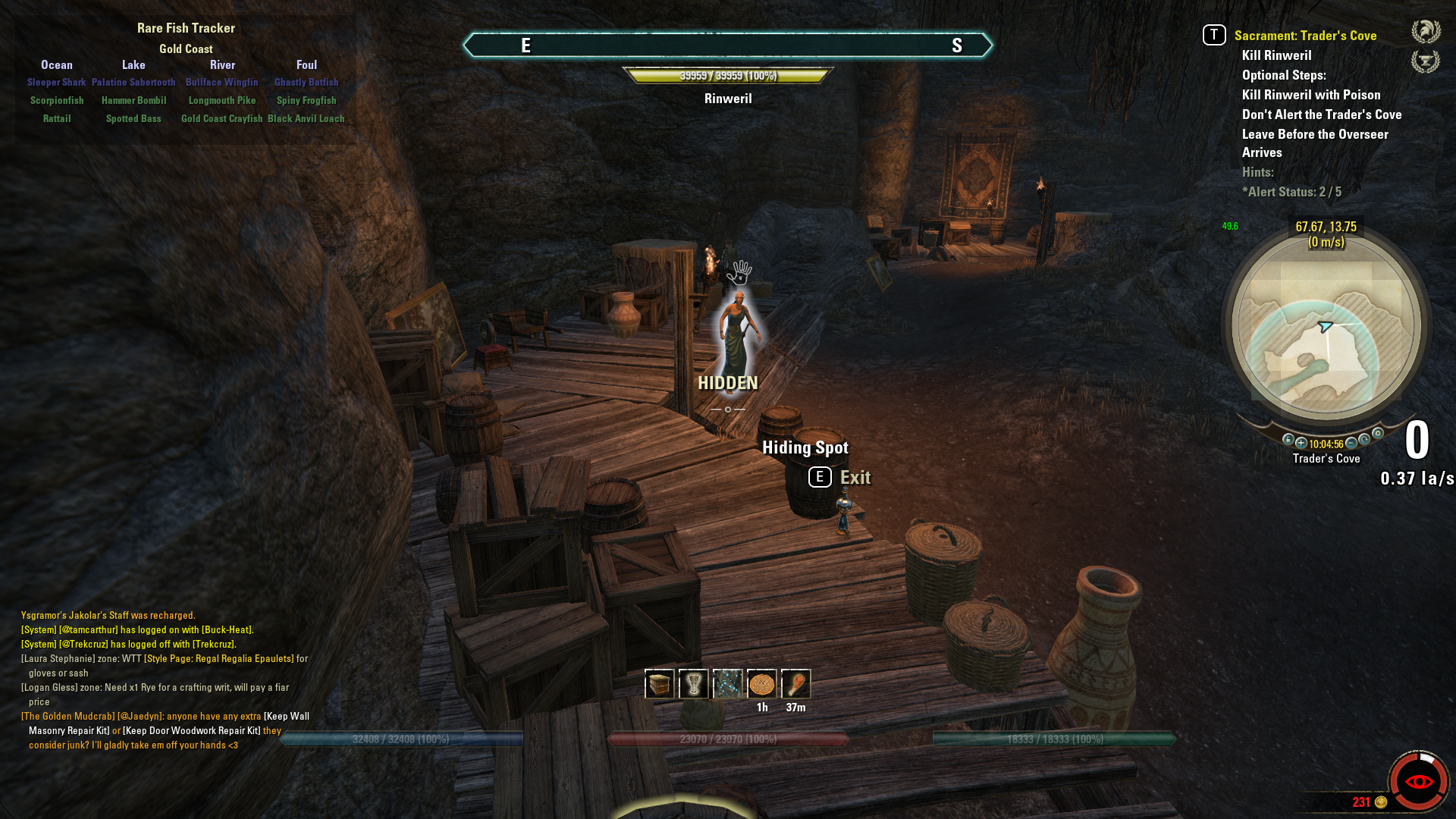Click the helmet laurel icon in quest tracker
Viewport: 1456px width, 819px height.
[1426, 32]
